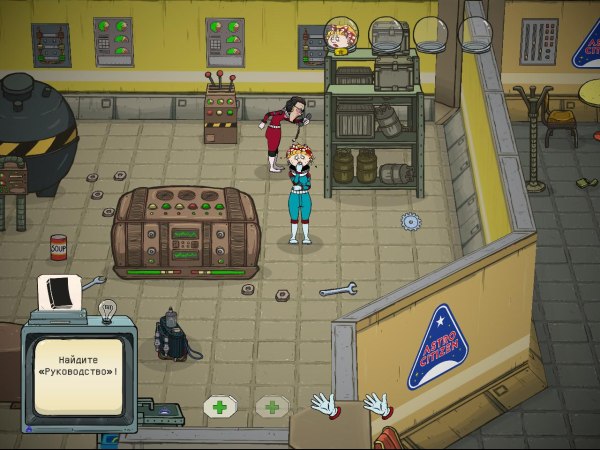Image resolution: width=600 pixels, height=450 pixels.
Task: Select the first green plus button
Action: tap(219, 407)
